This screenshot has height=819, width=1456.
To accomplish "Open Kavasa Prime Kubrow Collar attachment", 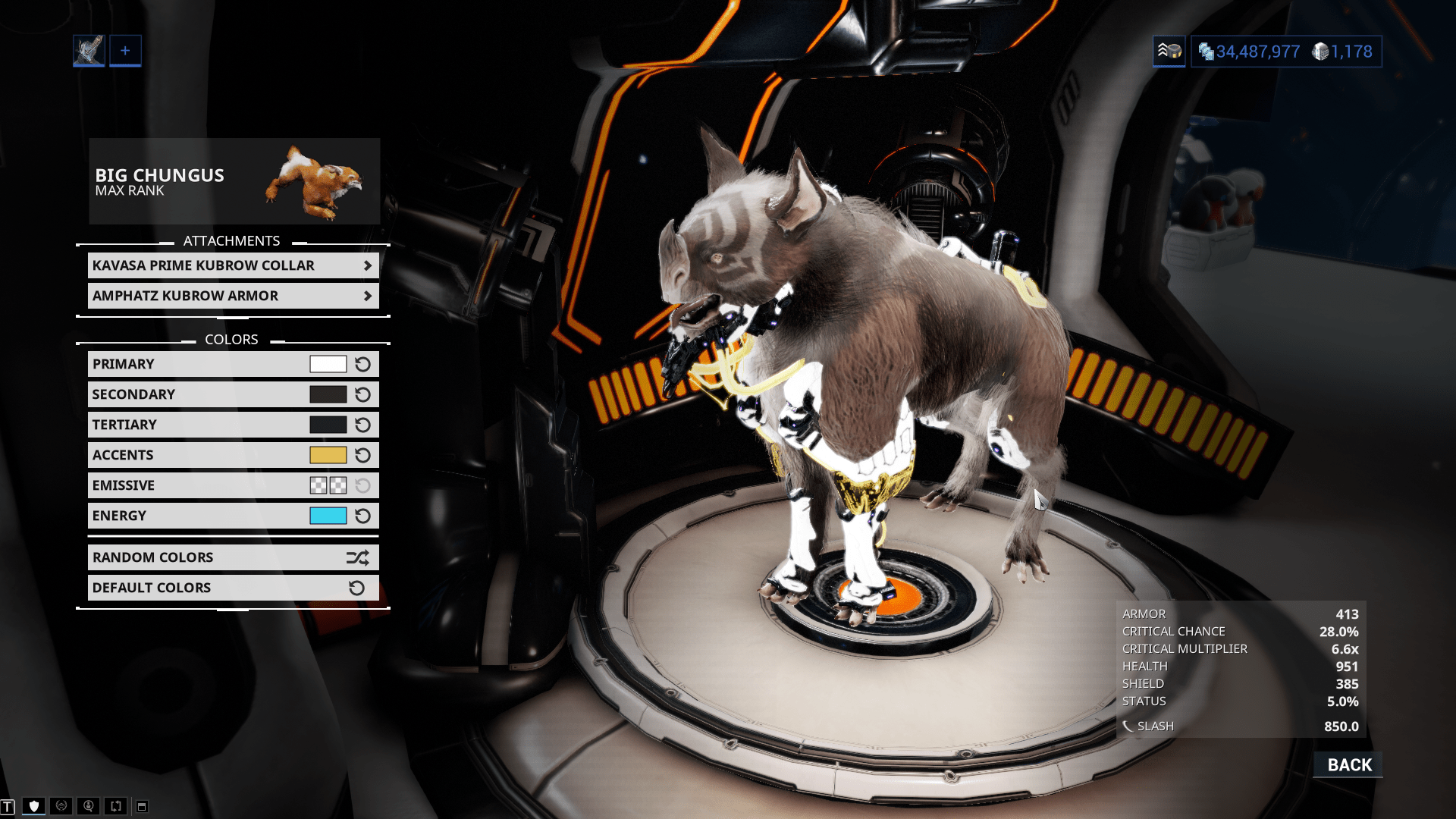I will click(x=233, y=265).
